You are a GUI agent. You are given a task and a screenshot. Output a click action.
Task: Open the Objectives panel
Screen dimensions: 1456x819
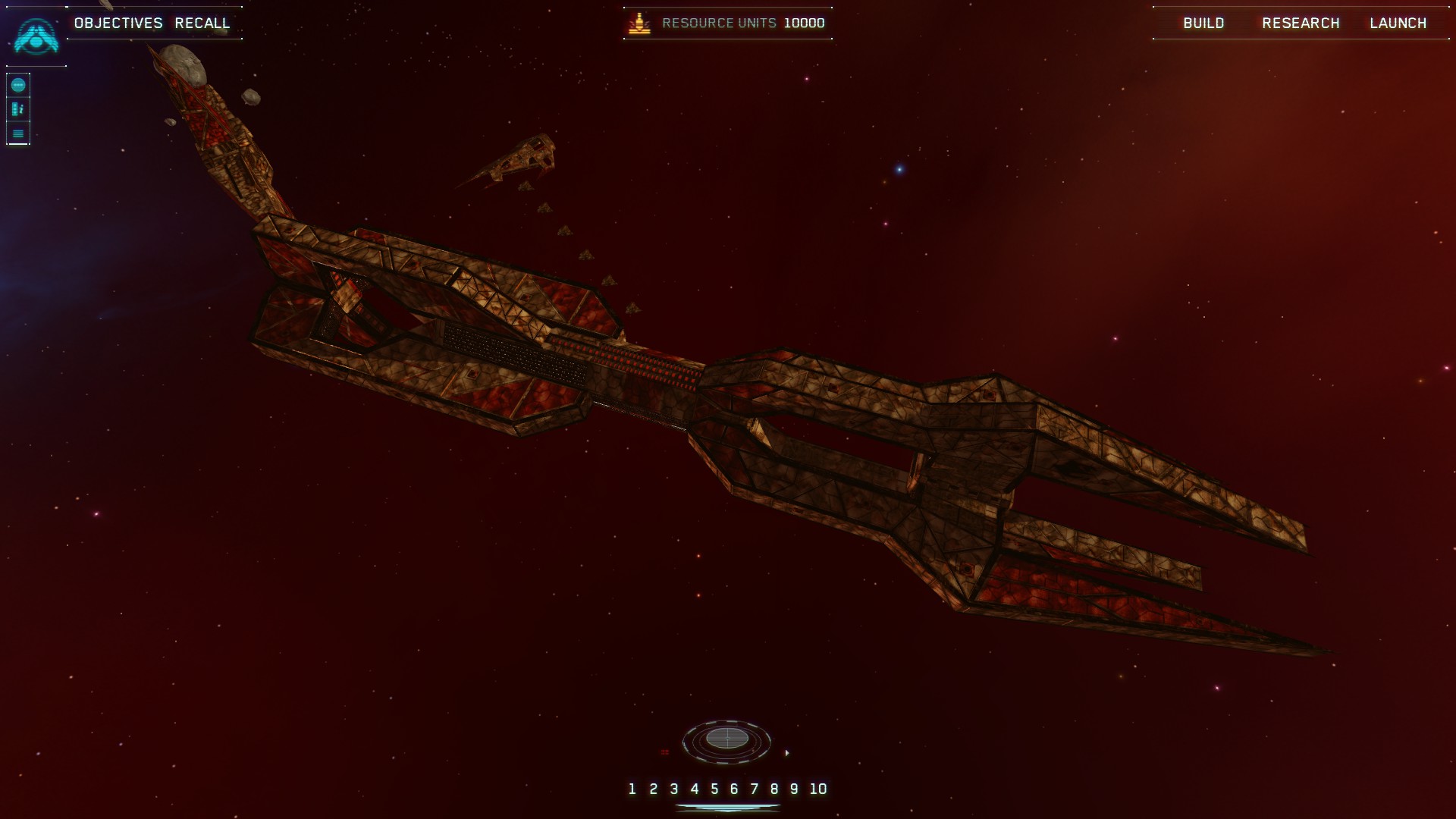pos(118,23)
